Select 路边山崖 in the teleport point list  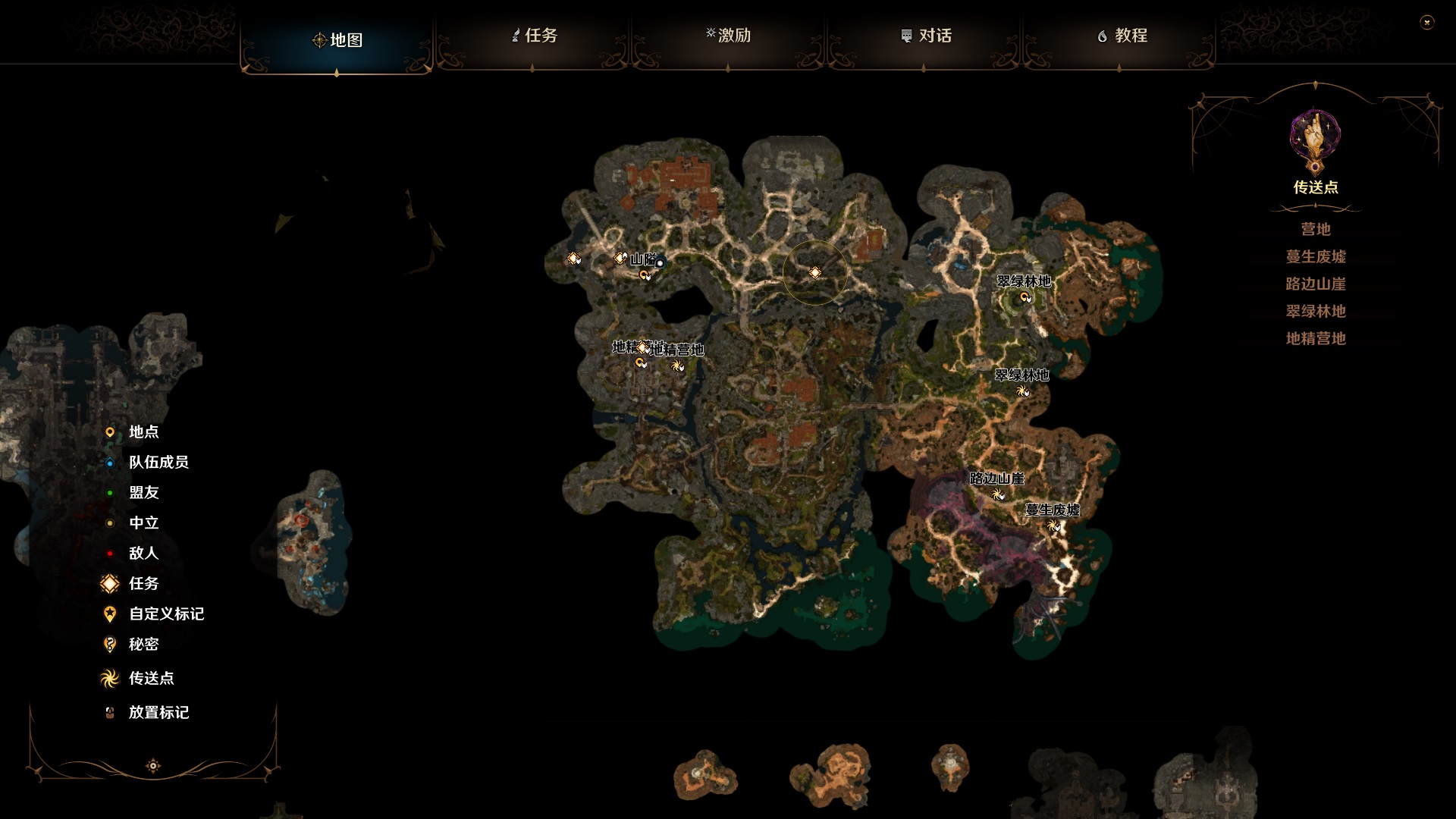(x=1314, y=284)
